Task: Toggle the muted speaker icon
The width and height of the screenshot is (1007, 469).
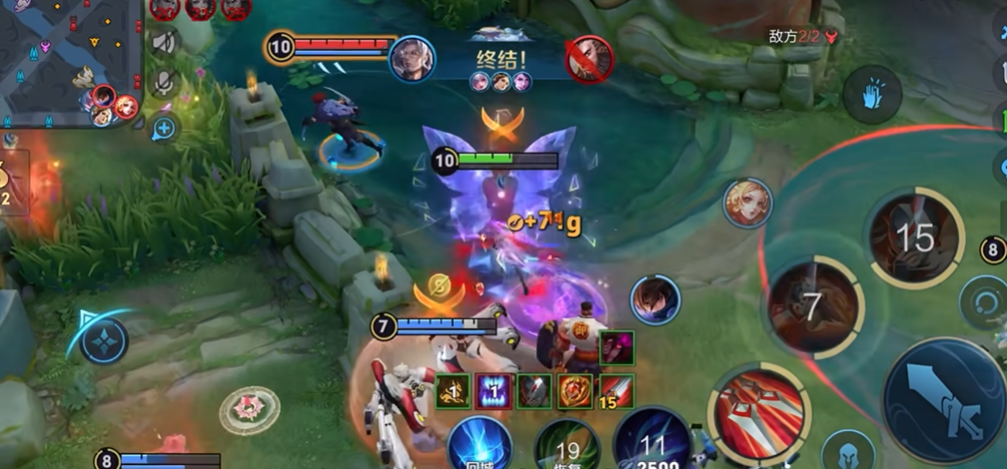Action: (x=164, y=43)
